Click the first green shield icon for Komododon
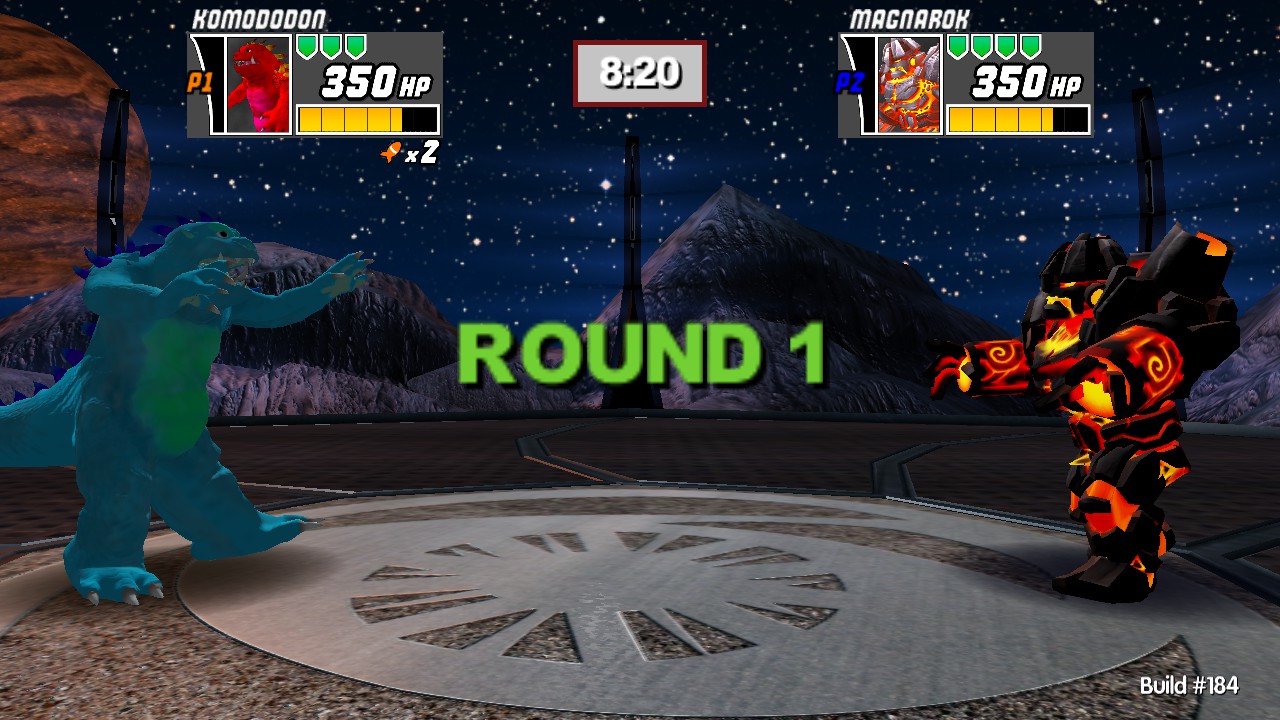This screenshot has width=1280, height=720. click(x=307, y=46)
